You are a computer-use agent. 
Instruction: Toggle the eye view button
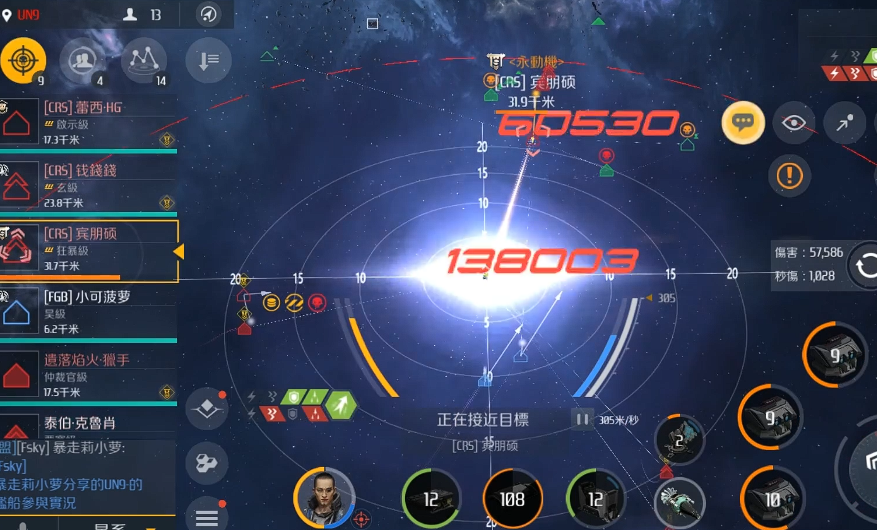tap(794, 123)
